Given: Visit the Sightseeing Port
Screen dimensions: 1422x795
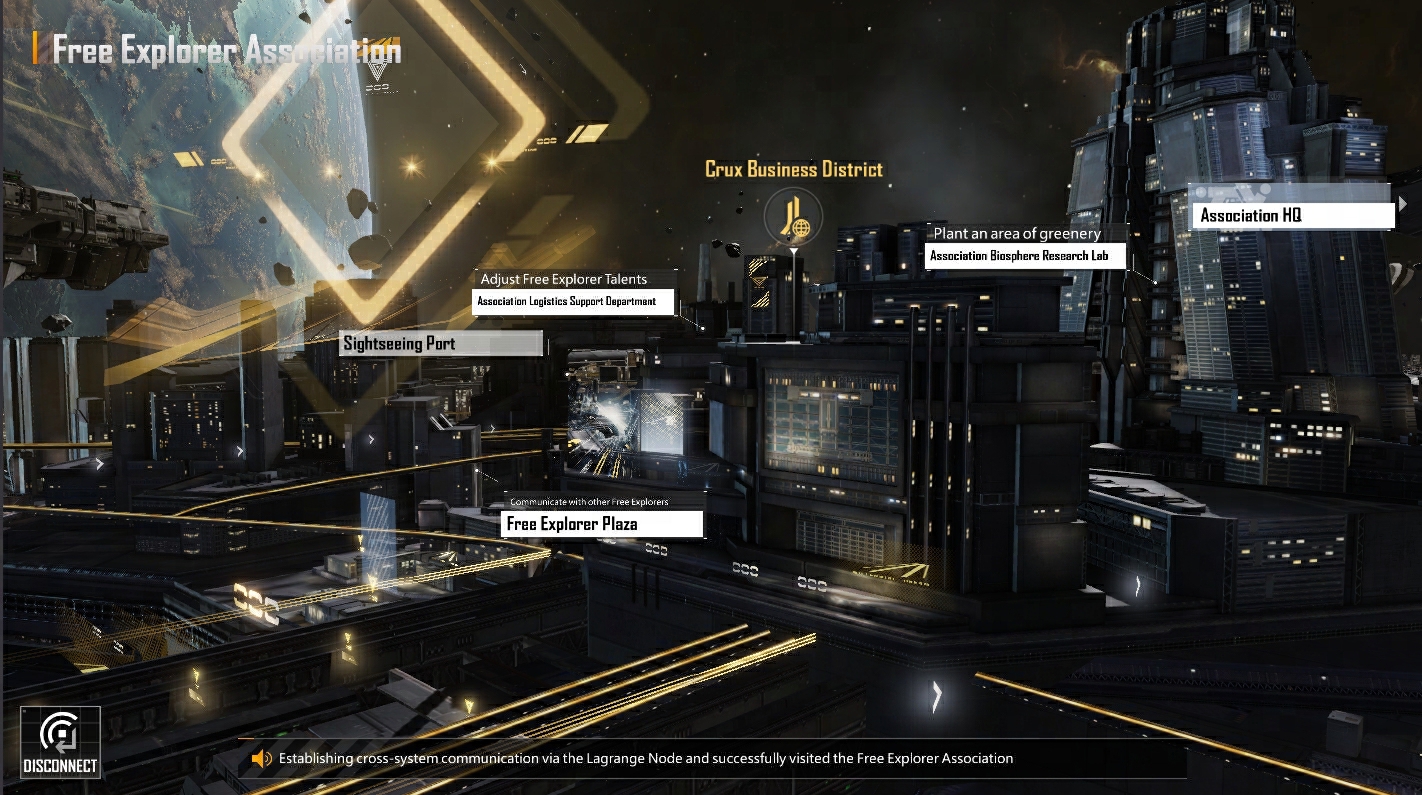Looking at the screenshot, I should pos(441,344).
